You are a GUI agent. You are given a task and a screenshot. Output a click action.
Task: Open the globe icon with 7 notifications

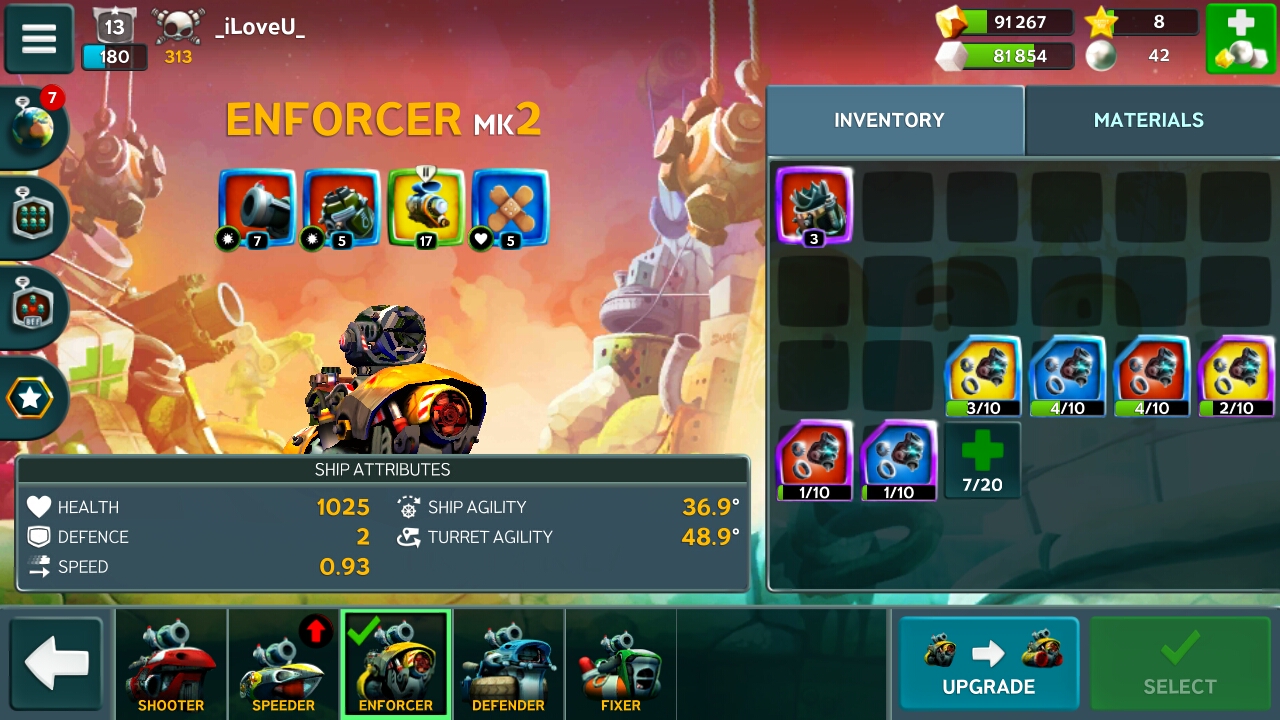35,129
